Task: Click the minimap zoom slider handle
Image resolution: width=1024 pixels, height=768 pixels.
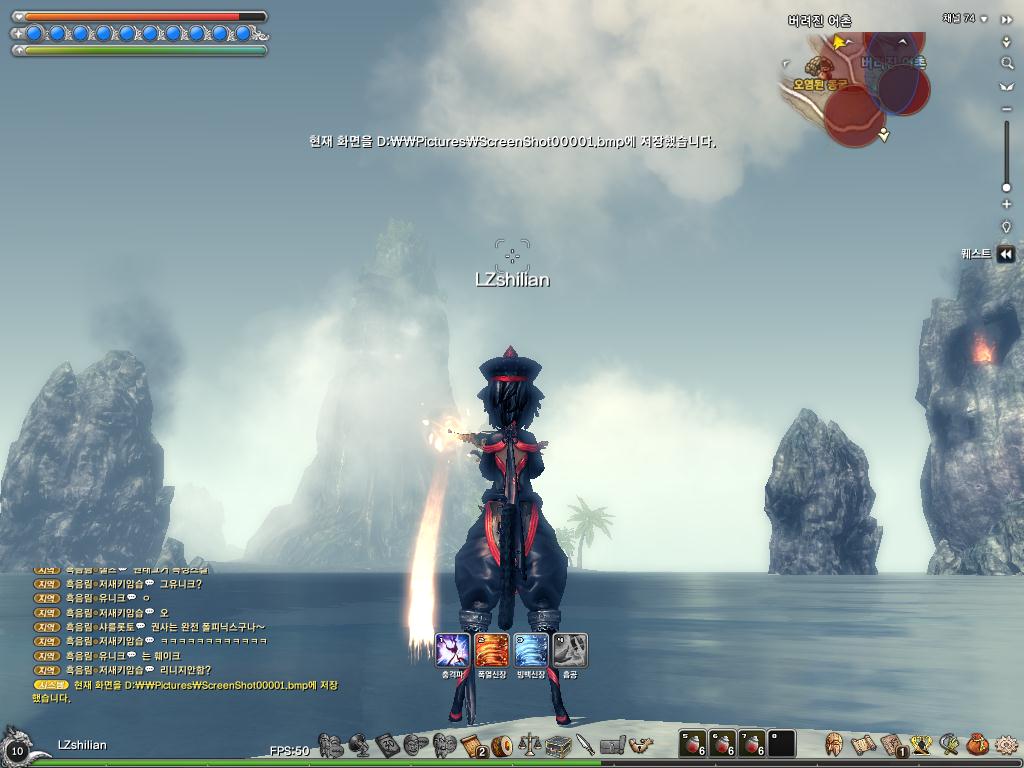Action: click(x=1006, y=187)
